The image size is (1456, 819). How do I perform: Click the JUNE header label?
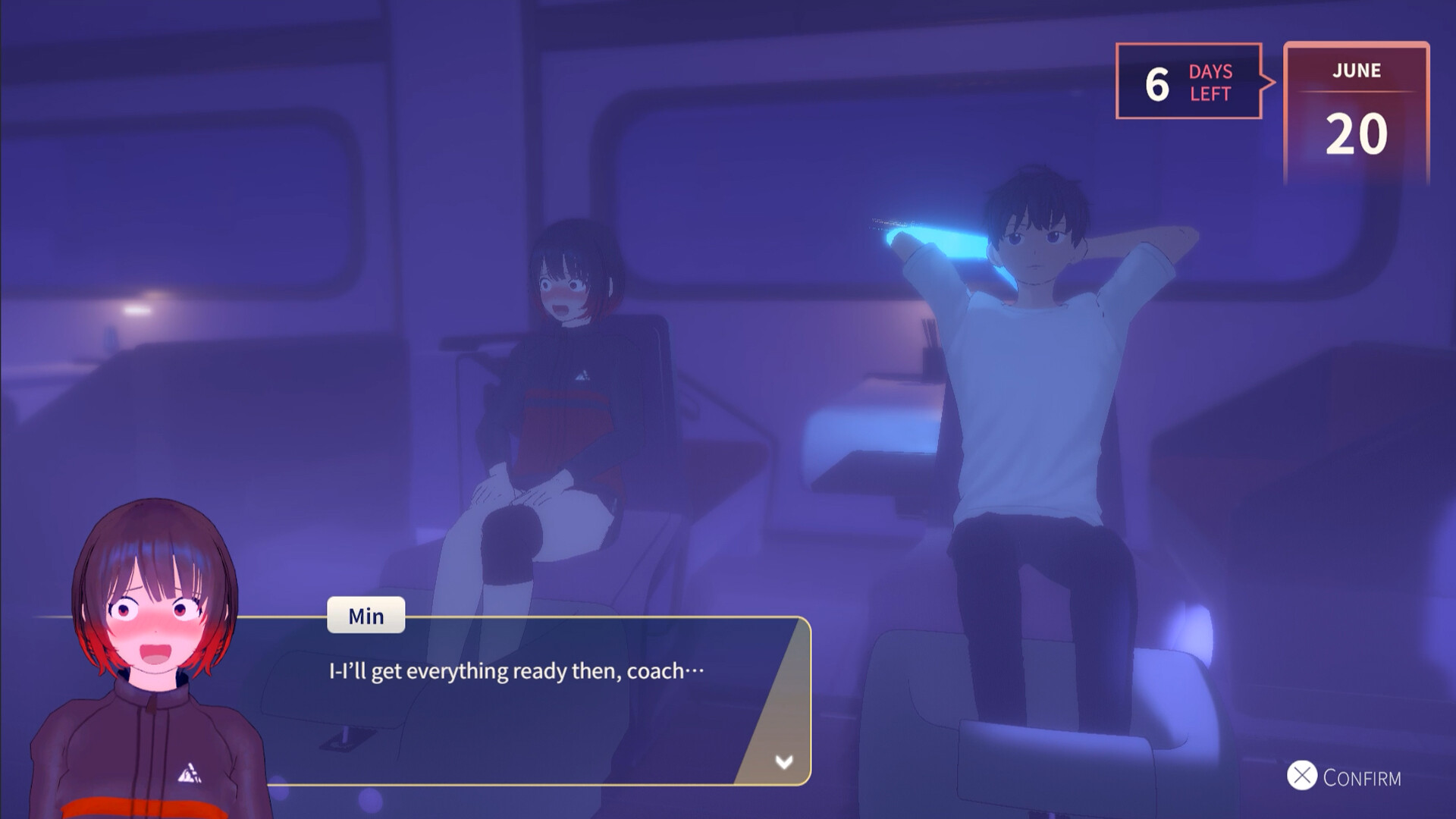pyautogui.click(x=1358, y=71)
